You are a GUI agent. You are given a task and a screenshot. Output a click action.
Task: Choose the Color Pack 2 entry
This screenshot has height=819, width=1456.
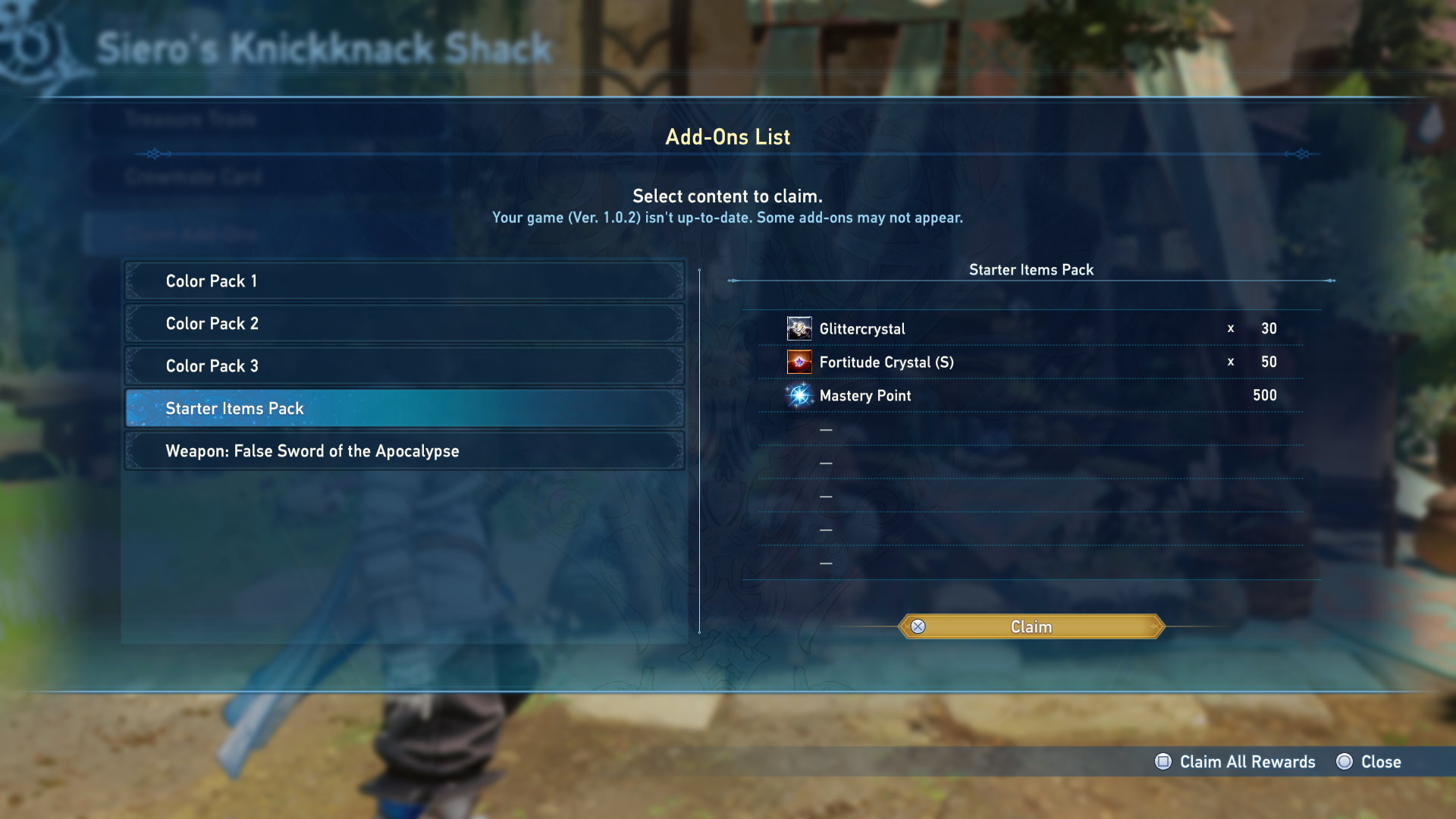[404, 324]
